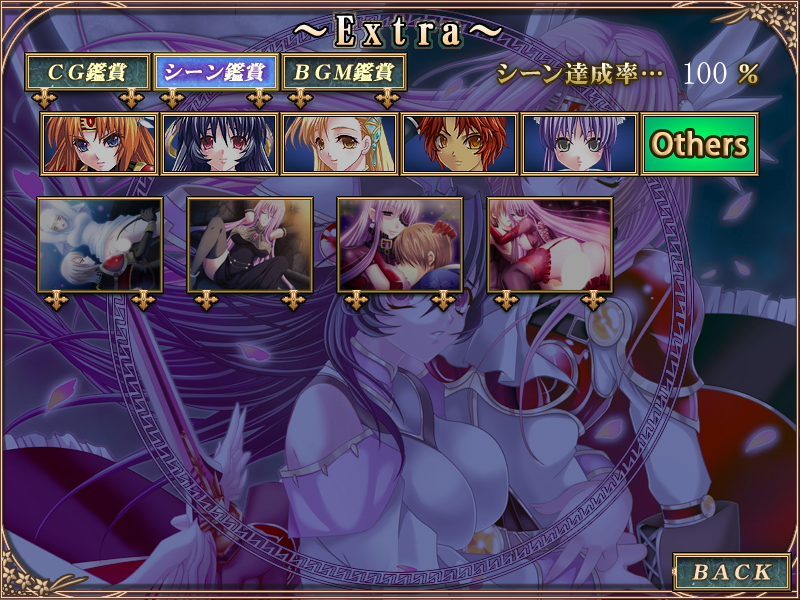Select the シーン鑑賞 tab
This screenshot has width=800, height=600.
tap(216, 72)
